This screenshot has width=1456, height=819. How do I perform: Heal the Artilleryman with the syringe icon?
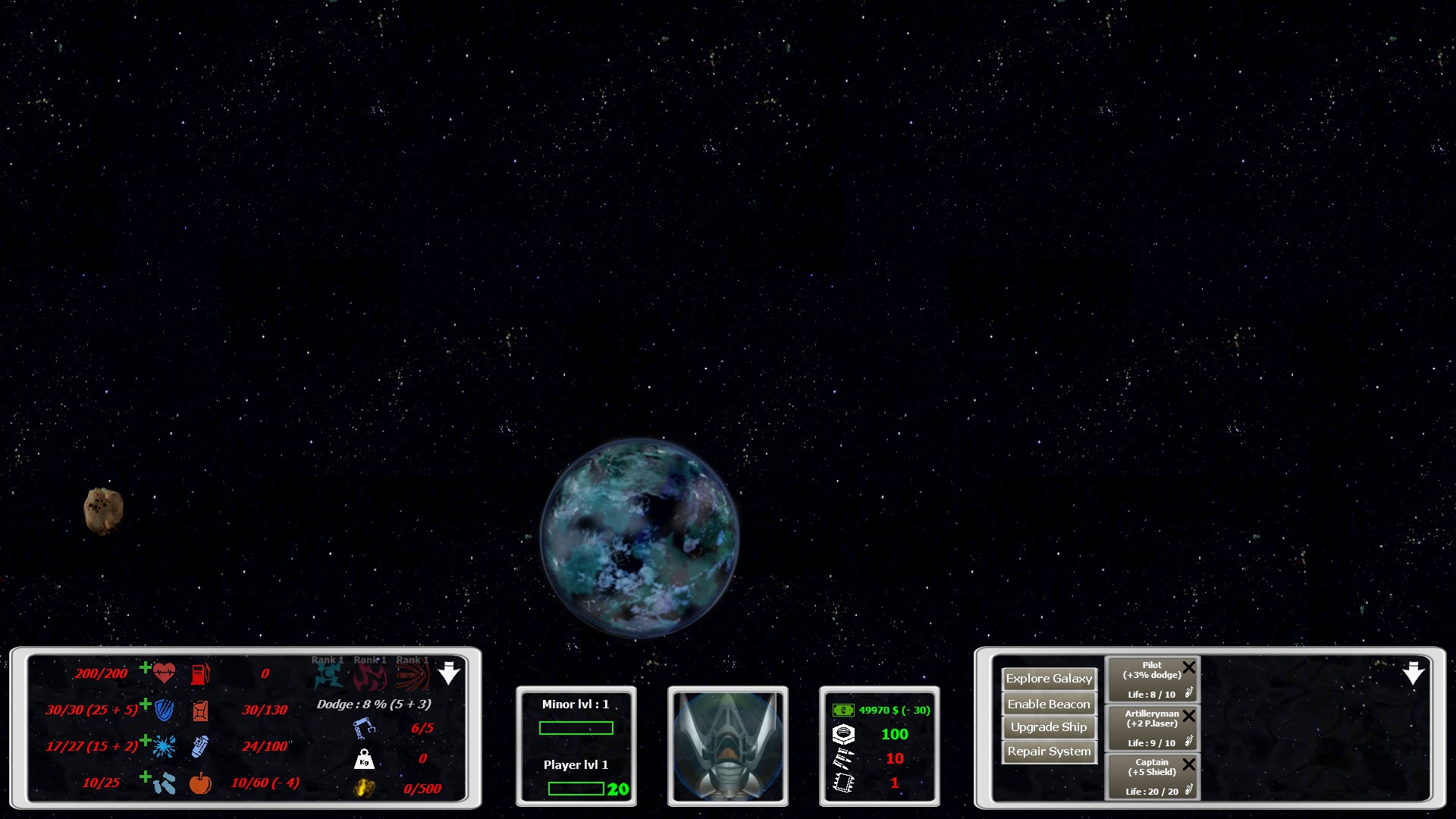(1189, 741)
